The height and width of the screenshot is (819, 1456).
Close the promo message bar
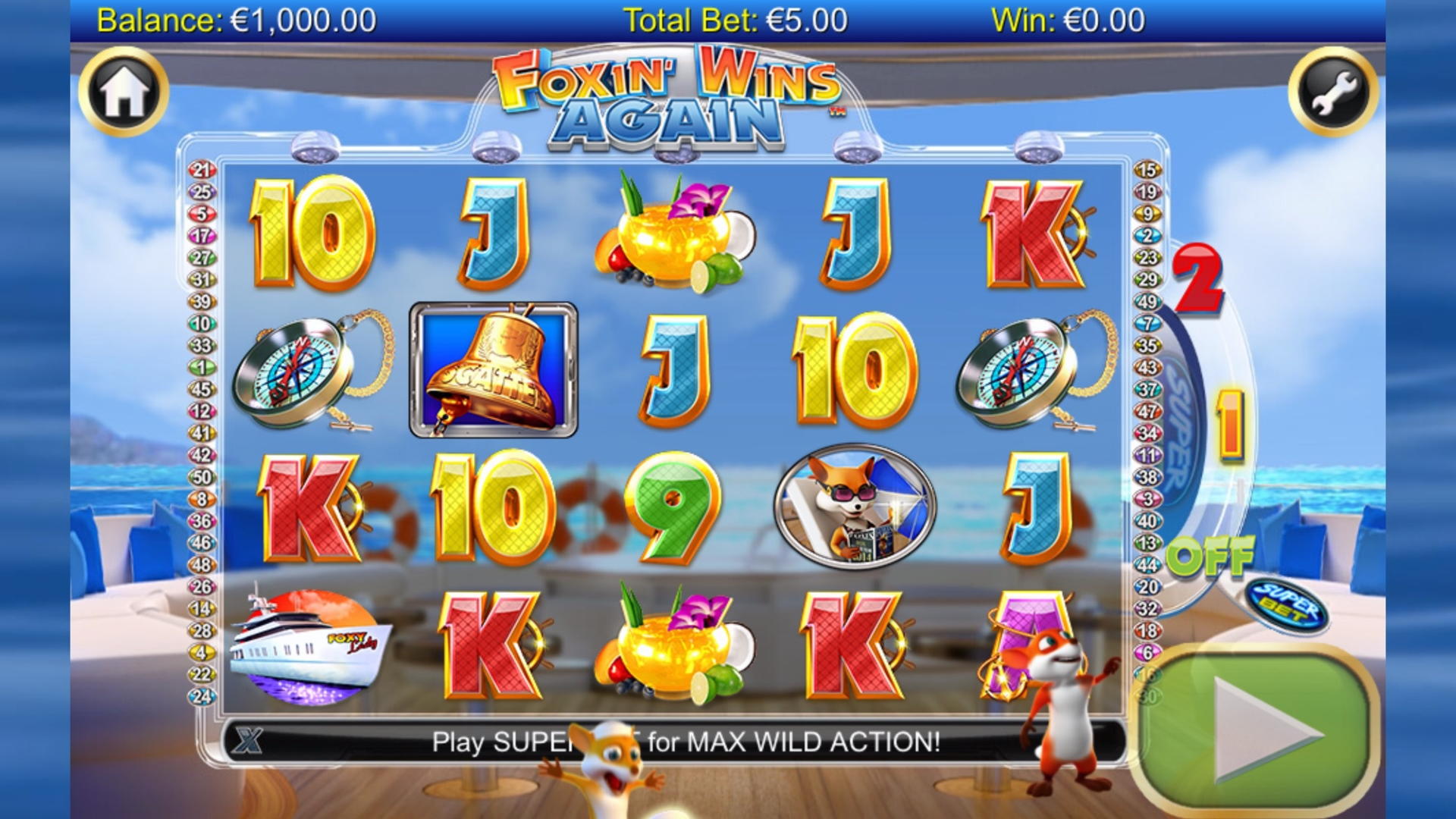coord(248,741)
